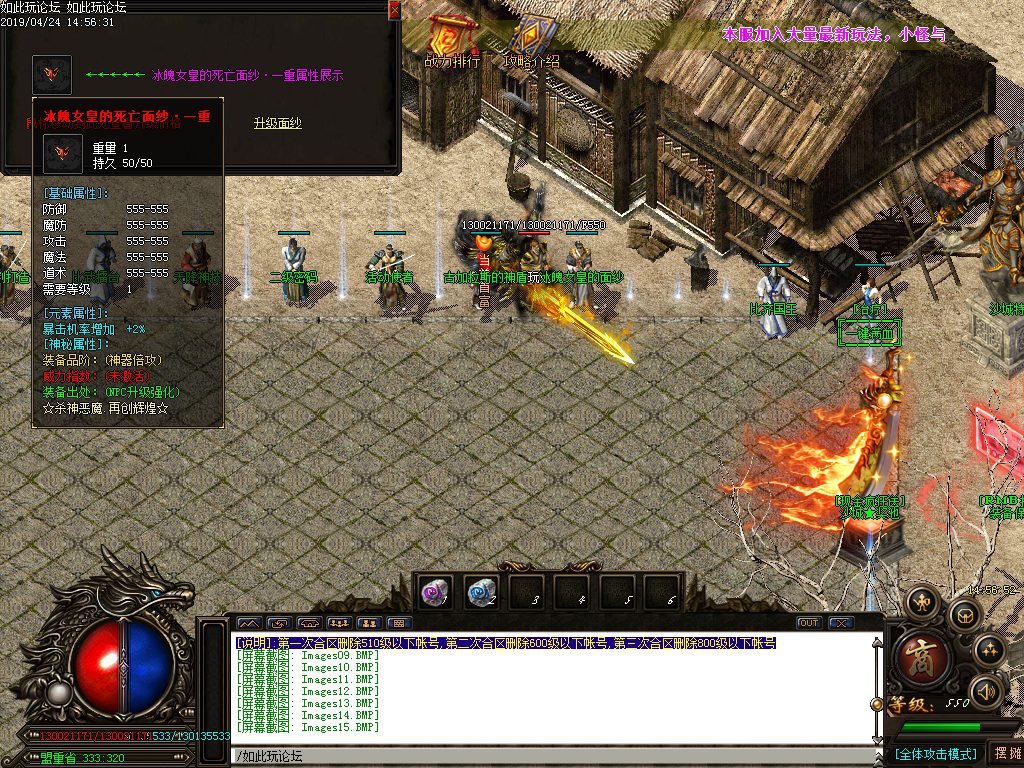Click the 升级面纱 upgrade veil link
Screen dimensions: 1024x768
[277, 124]
